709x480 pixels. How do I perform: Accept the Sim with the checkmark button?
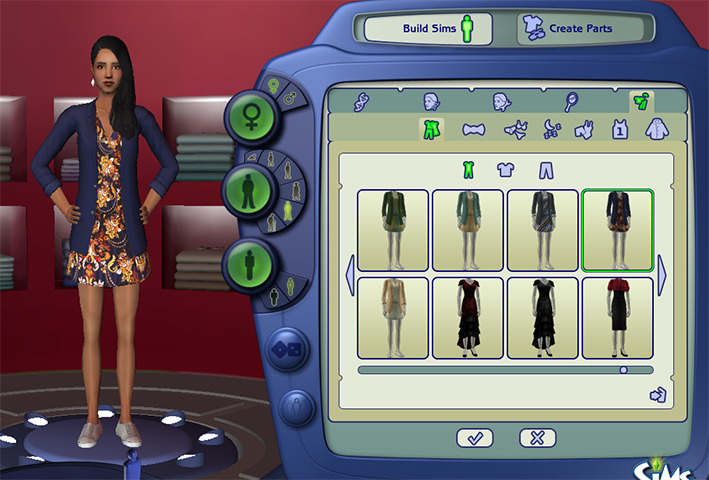click(474, 437)
